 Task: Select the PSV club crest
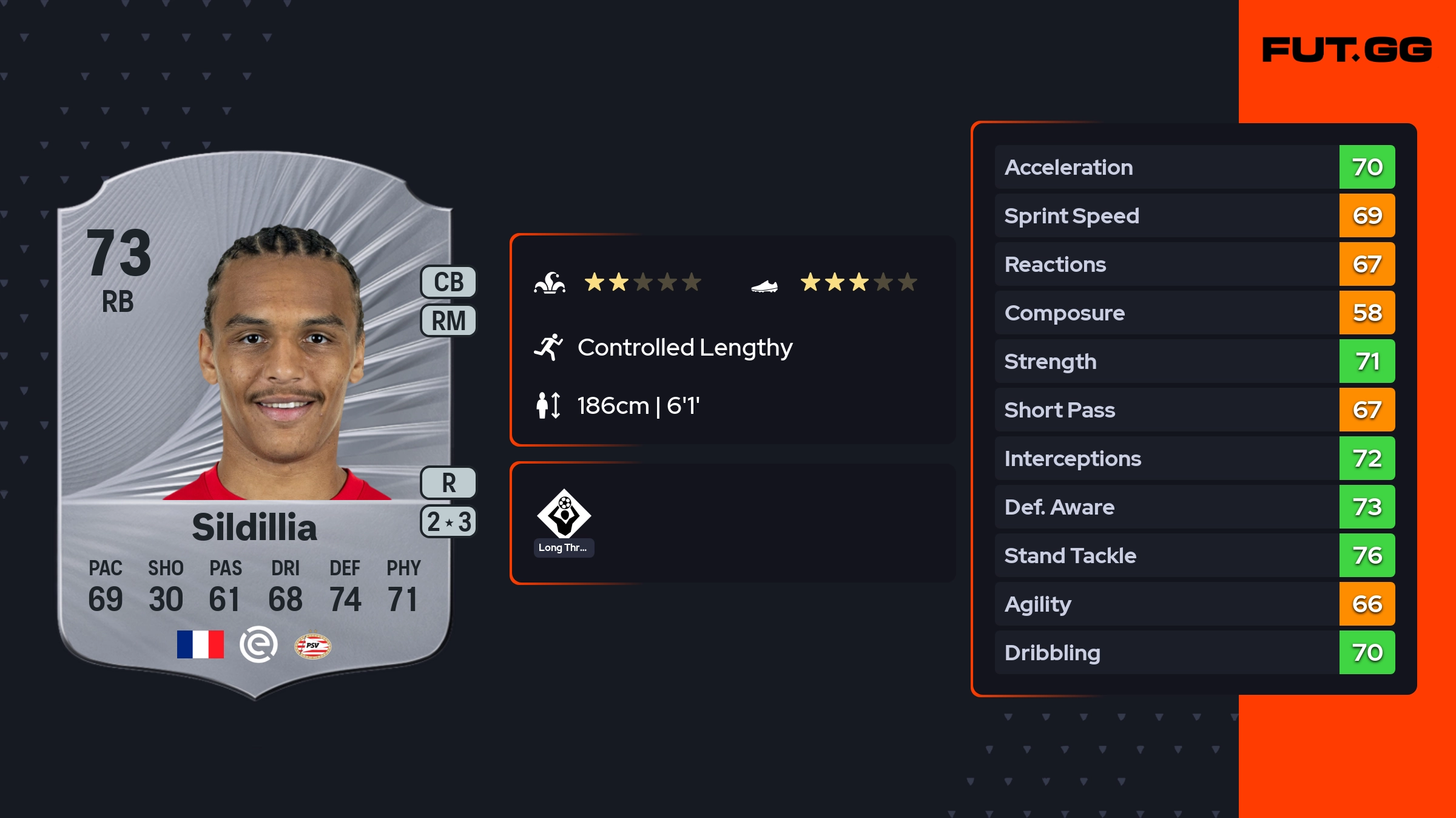[312, 646]
